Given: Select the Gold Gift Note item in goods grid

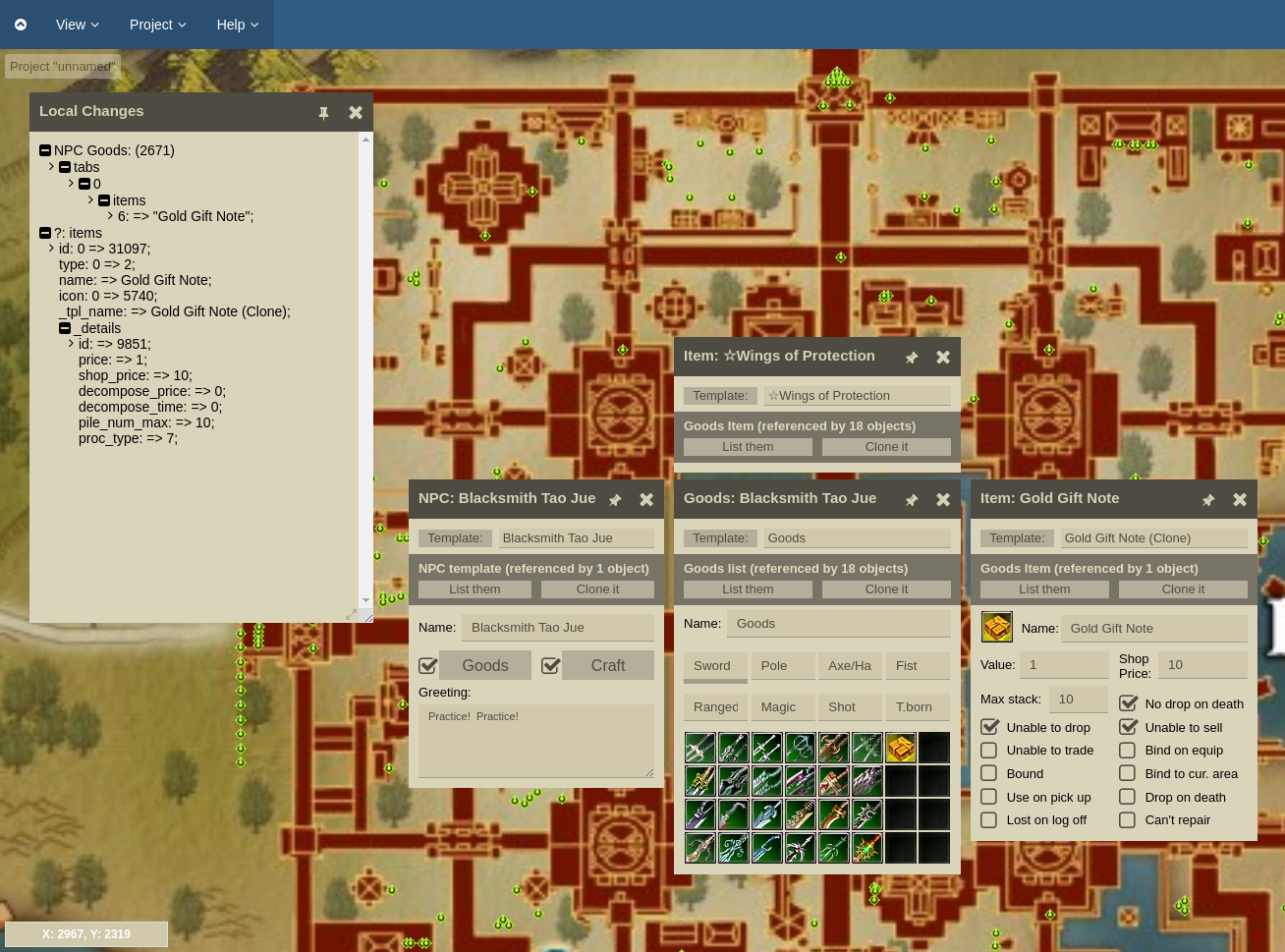Looking at the screenshot, I should coord(901,748).
